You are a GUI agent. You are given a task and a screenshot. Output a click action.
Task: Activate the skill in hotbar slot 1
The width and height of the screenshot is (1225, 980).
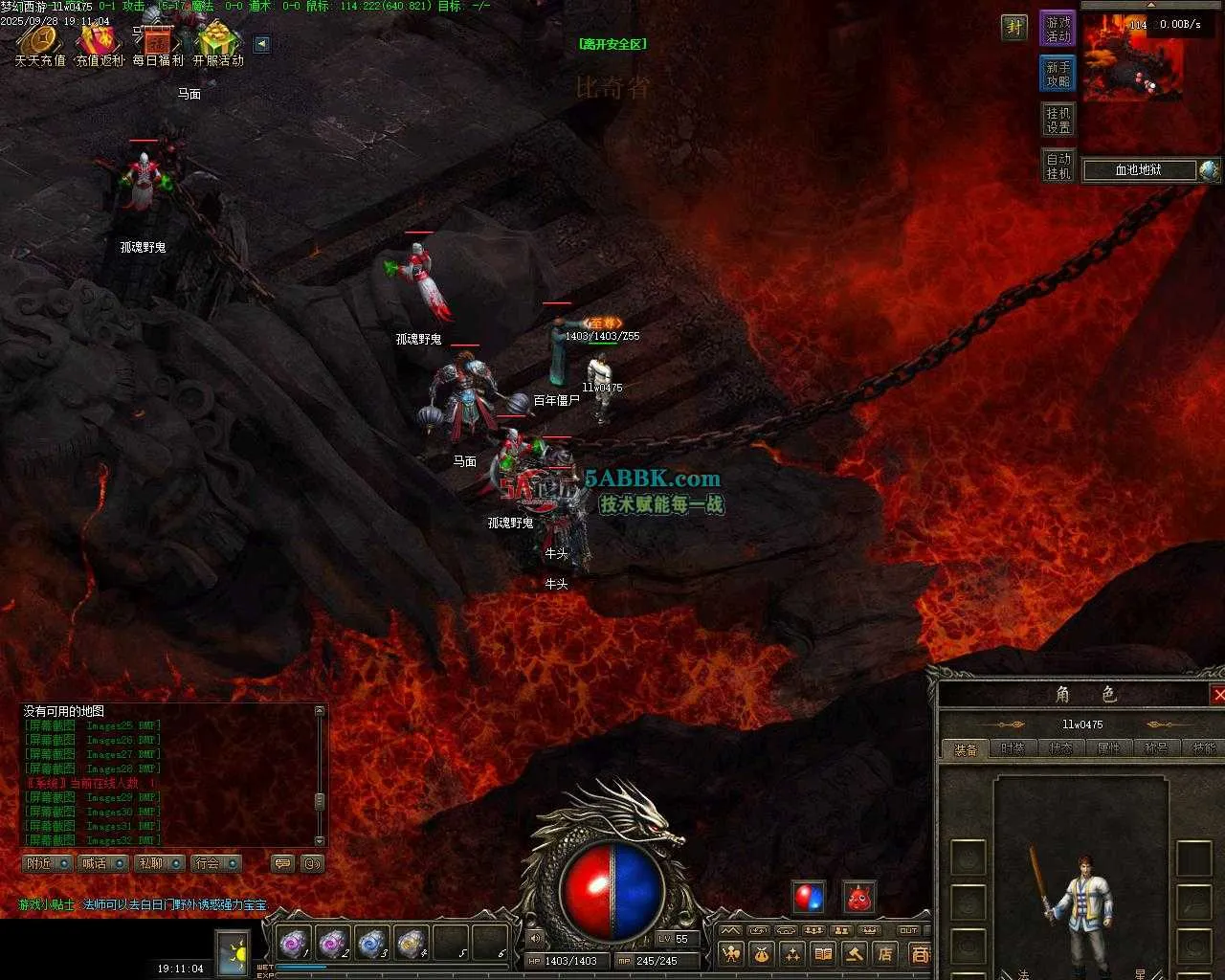click(292, 944)
